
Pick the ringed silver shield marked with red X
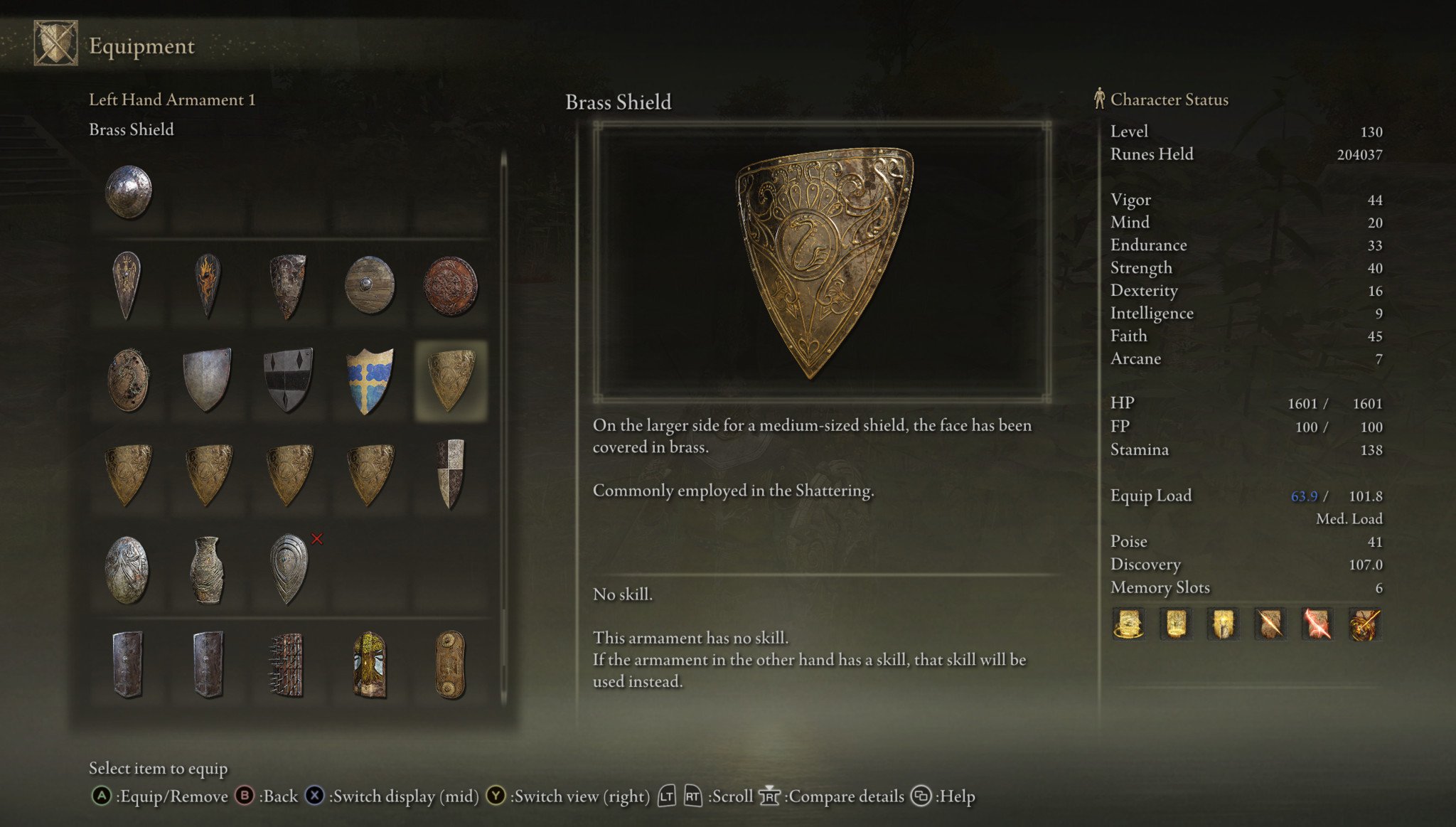click(x=288, y=570)
